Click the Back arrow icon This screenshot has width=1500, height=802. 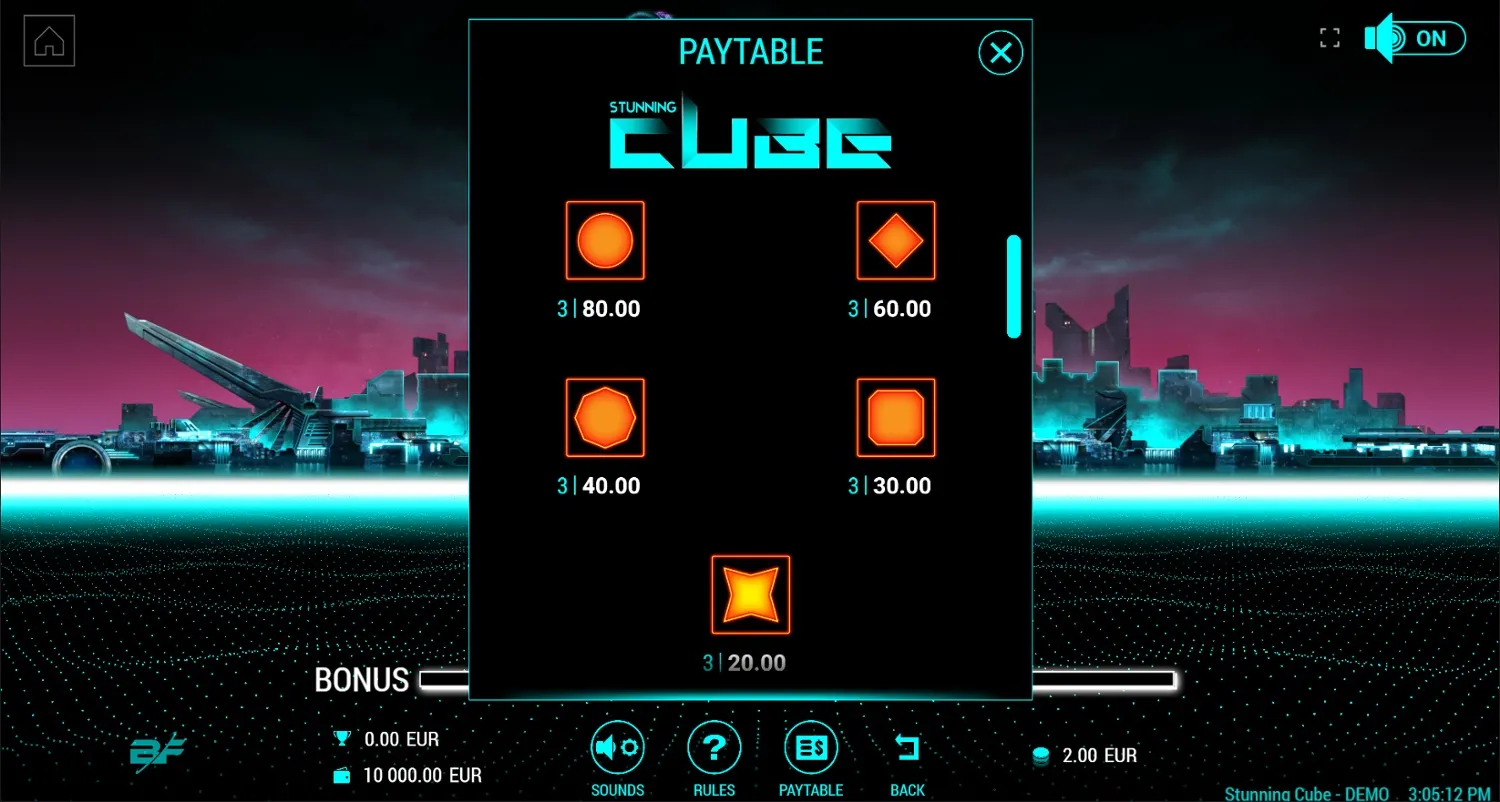(906, 745)
